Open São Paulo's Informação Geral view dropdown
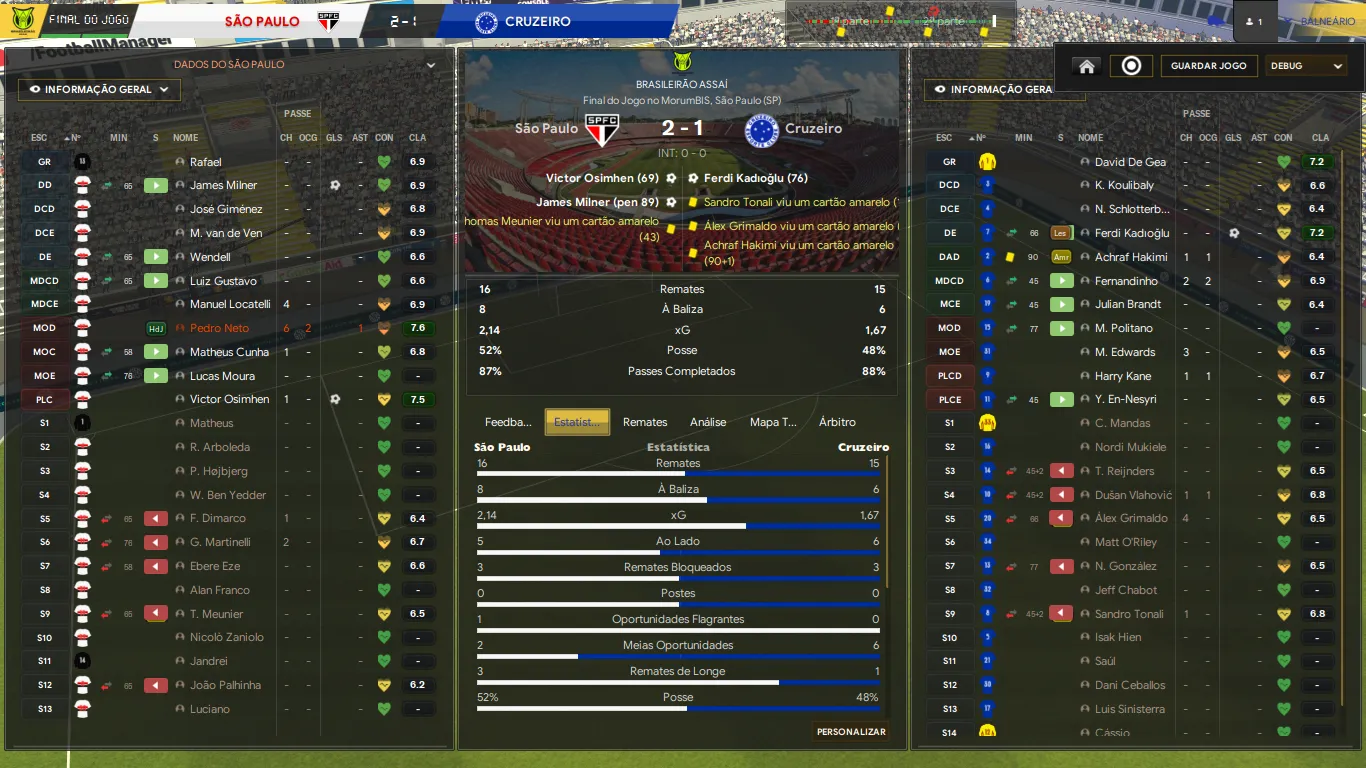Image resolution: width=1366 pixels, height=768 pixels. click(99, 90)
